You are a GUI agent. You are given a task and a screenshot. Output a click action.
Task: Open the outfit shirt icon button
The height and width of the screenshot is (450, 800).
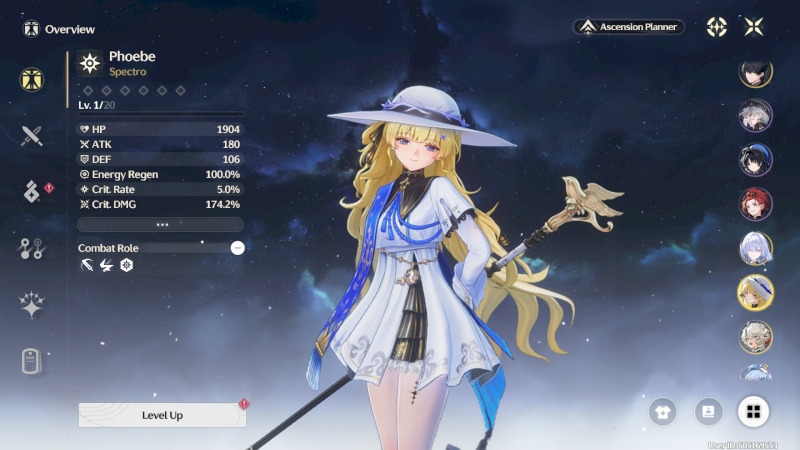coord(661,410)
